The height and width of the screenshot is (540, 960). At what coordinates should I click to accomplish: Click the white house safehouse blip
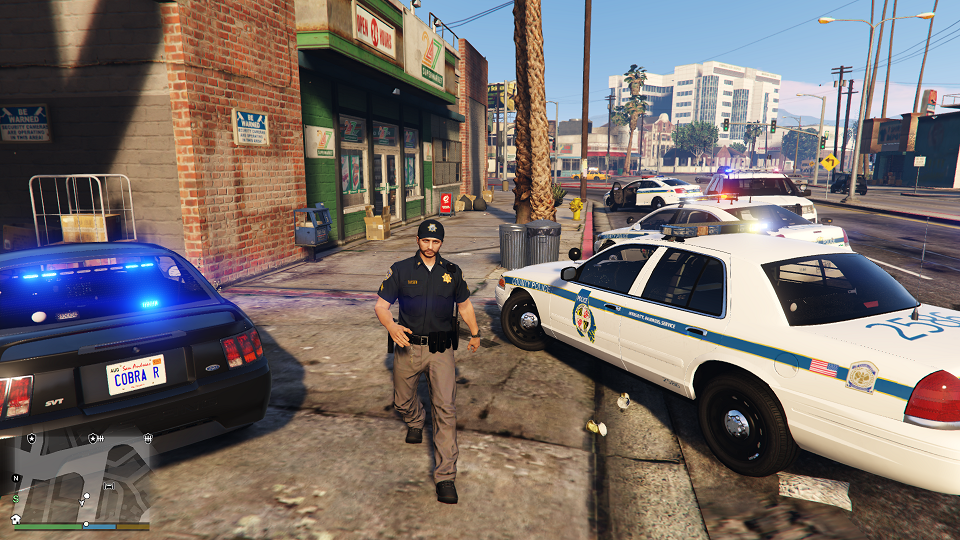[16, 519]
